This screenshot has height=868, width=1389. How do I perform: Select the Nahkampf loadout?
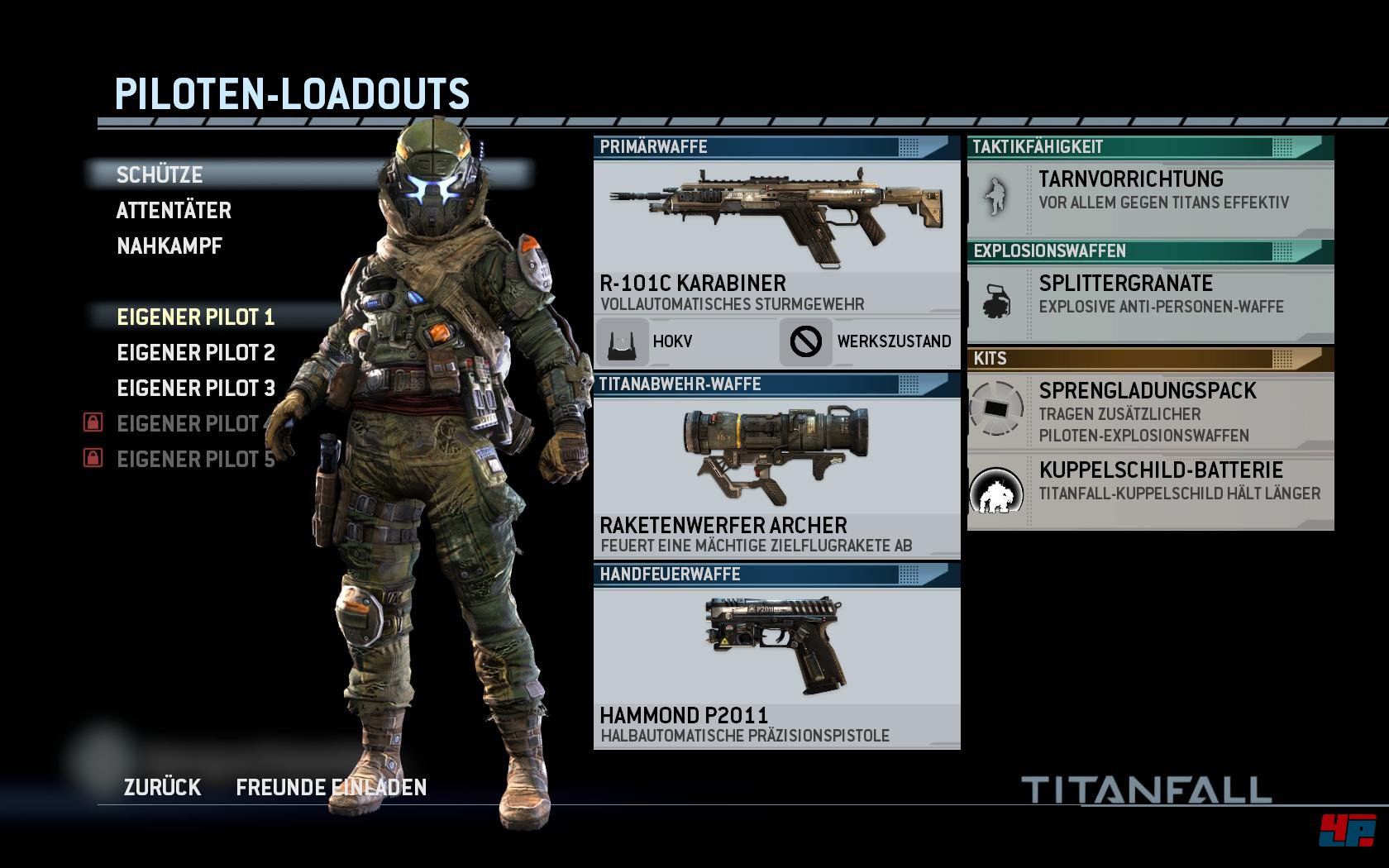coord(169,246)
